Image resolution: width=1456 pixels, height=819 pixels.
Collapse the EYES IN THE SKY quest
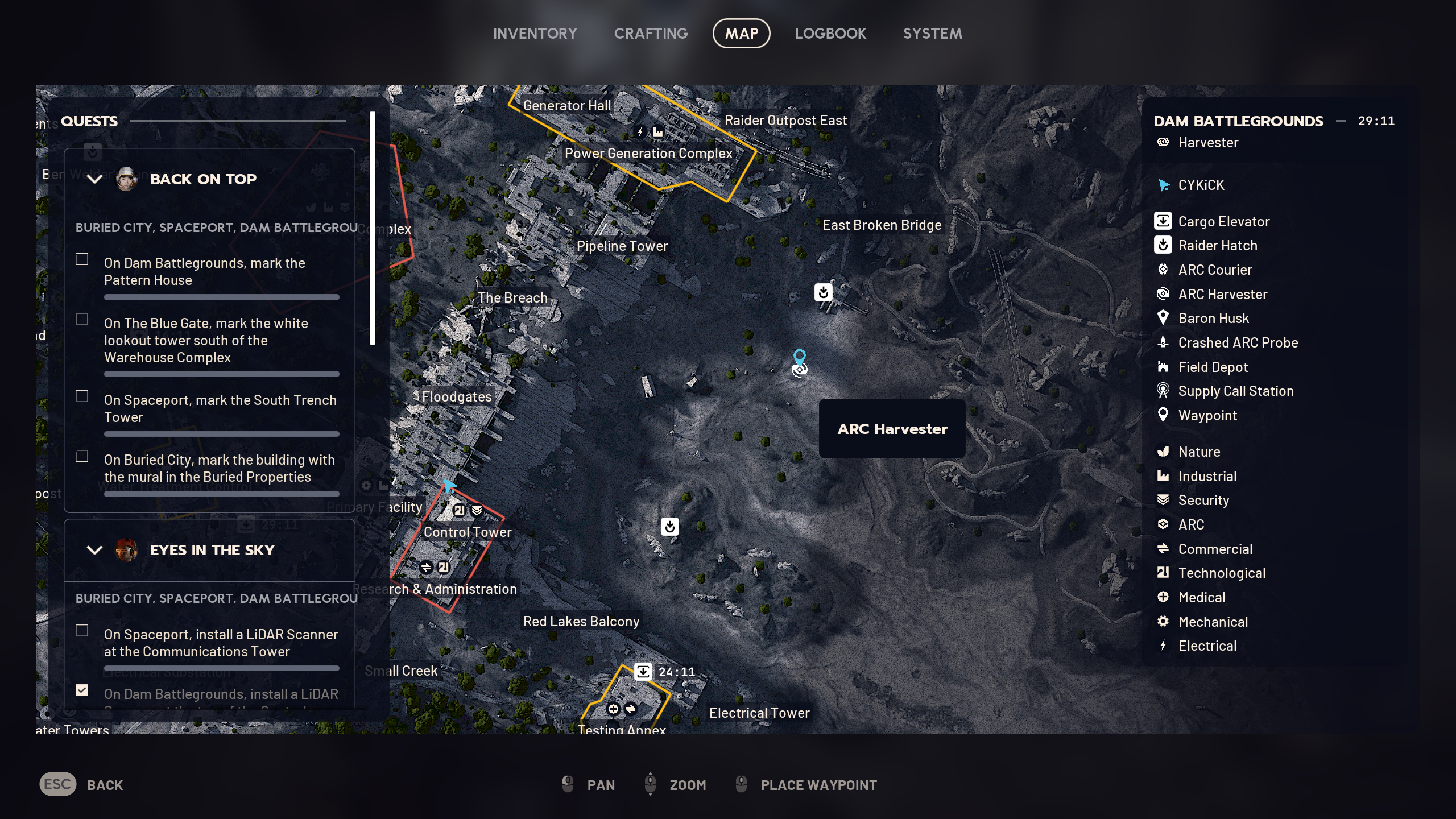[x=94, y=549]
